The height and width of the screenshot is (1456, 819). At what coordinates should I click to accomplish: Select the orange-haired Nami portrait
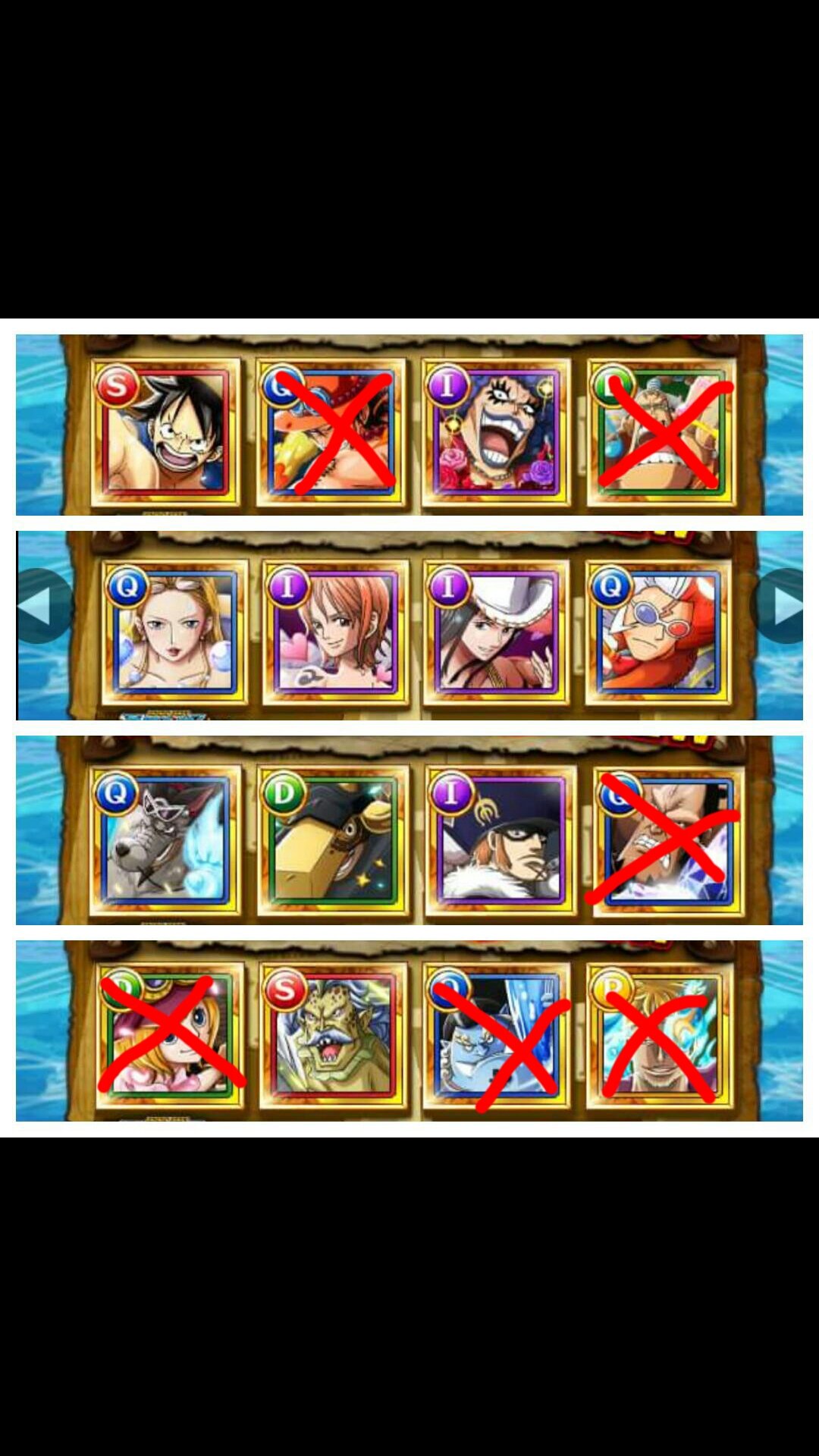click(336, 633)
